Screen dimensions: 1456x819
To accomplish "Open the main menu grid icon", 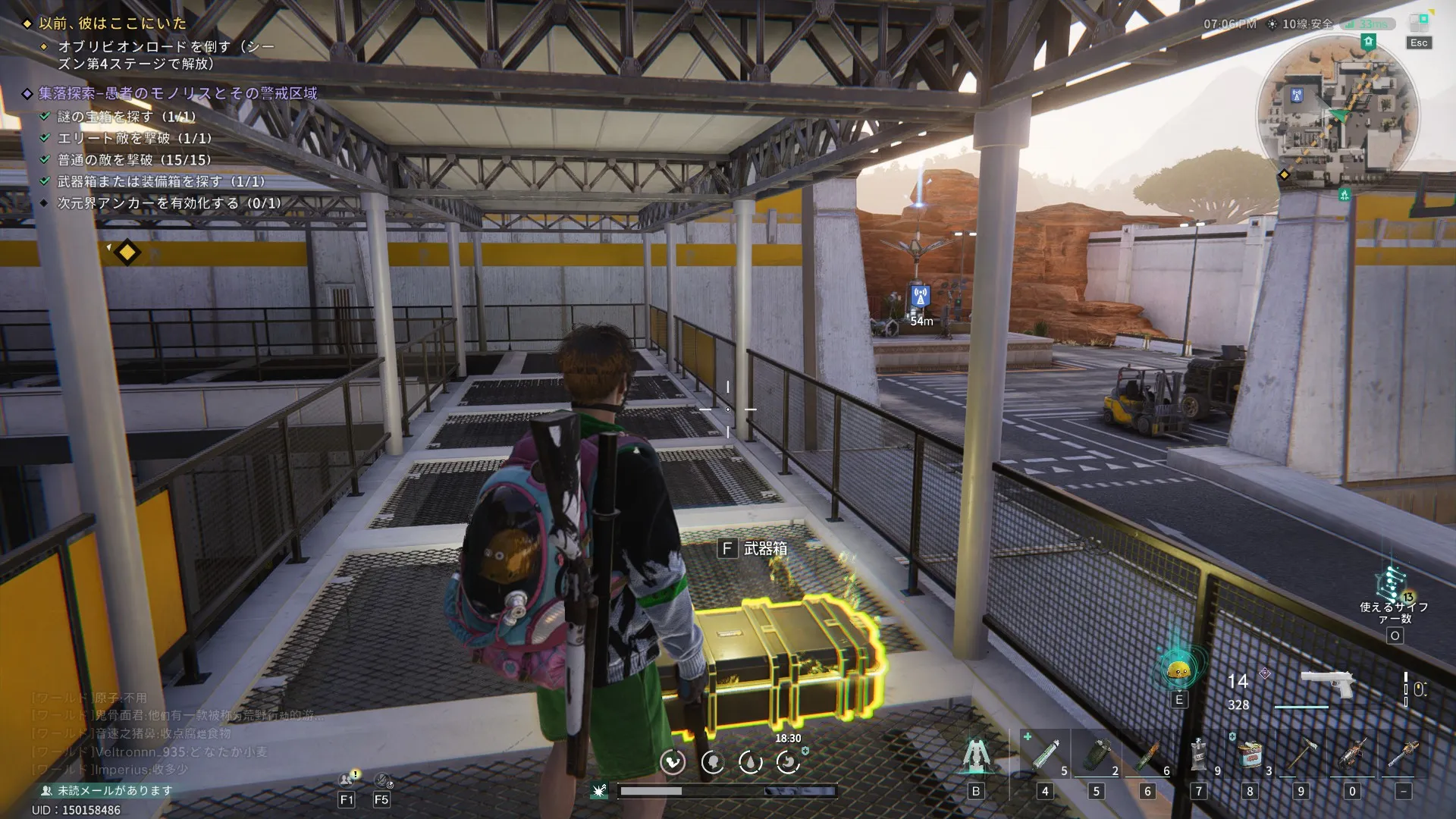I will coord(1419,22).
